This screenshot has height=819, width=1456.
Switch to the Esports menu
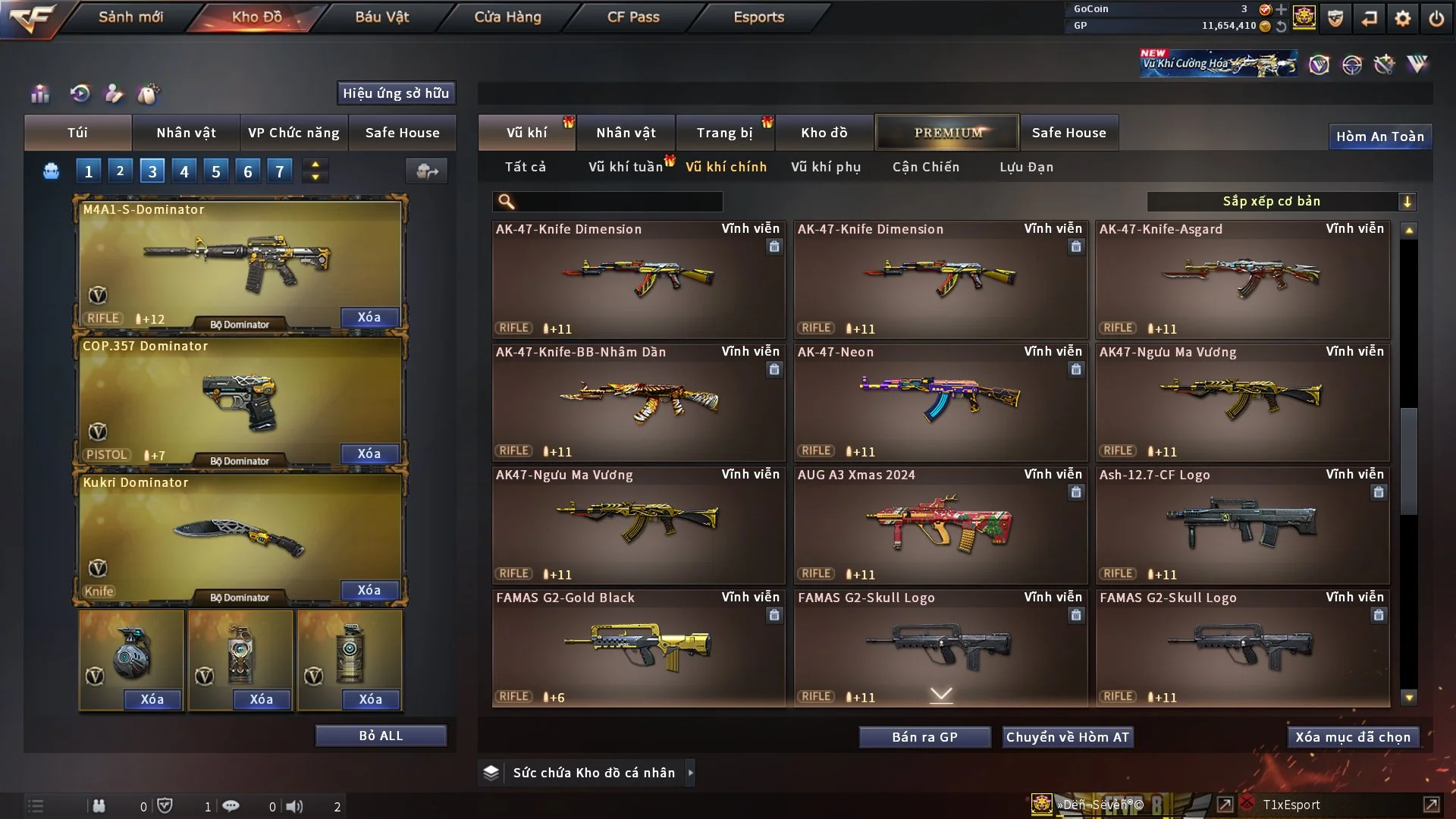coord(758,17)
